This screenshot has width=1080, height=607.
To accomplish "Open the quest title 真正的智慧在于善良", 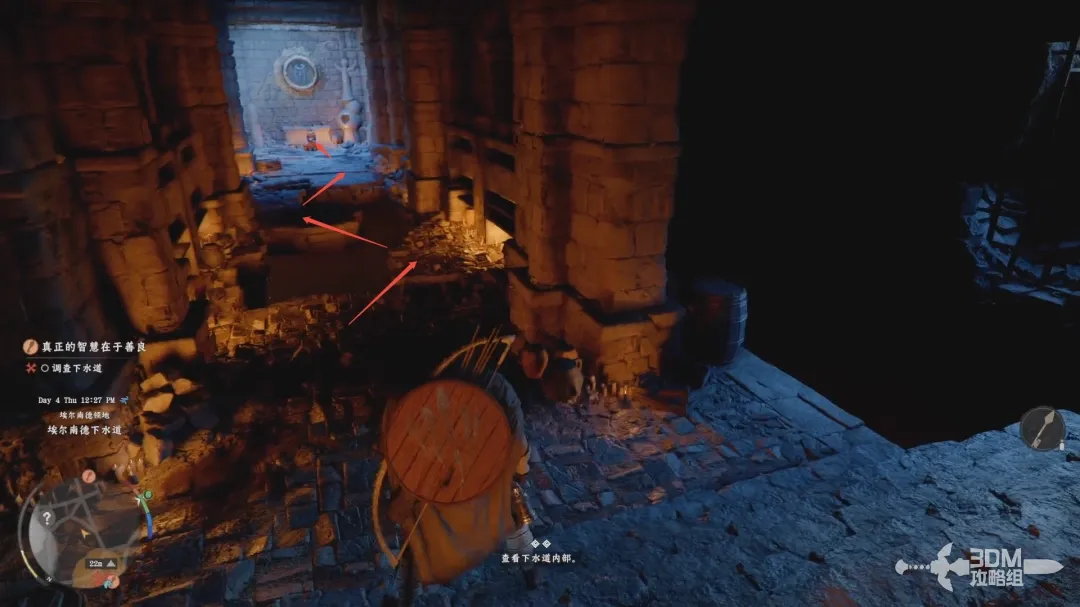I will [85, 347].
